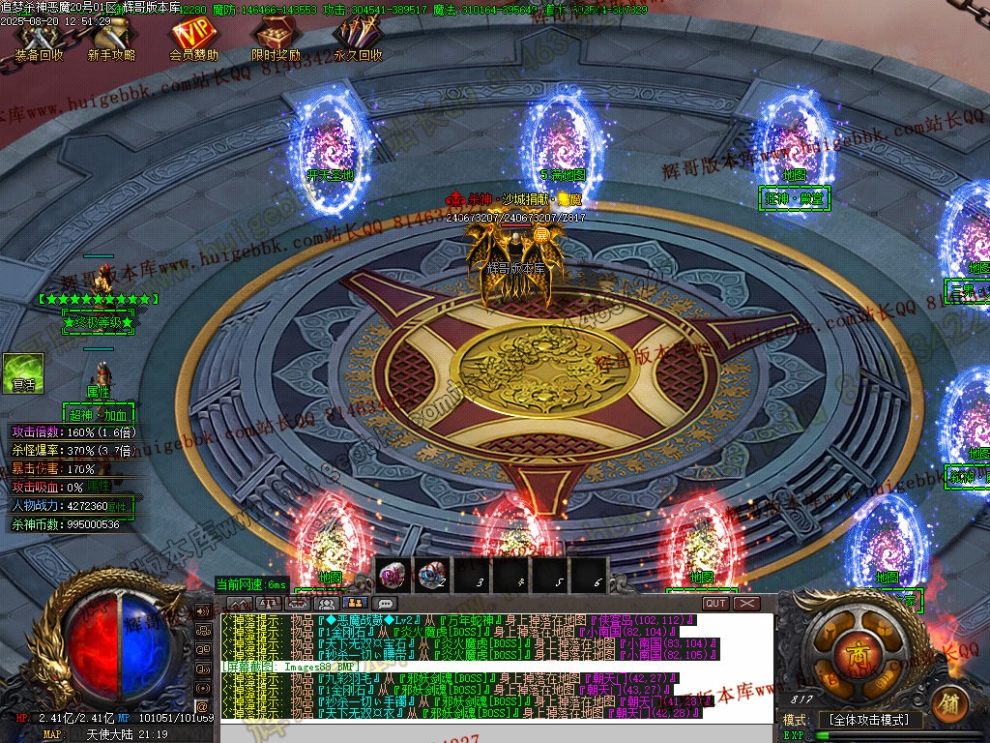
Task: Select the speech bubble chat tab
Action: [384, 603]
